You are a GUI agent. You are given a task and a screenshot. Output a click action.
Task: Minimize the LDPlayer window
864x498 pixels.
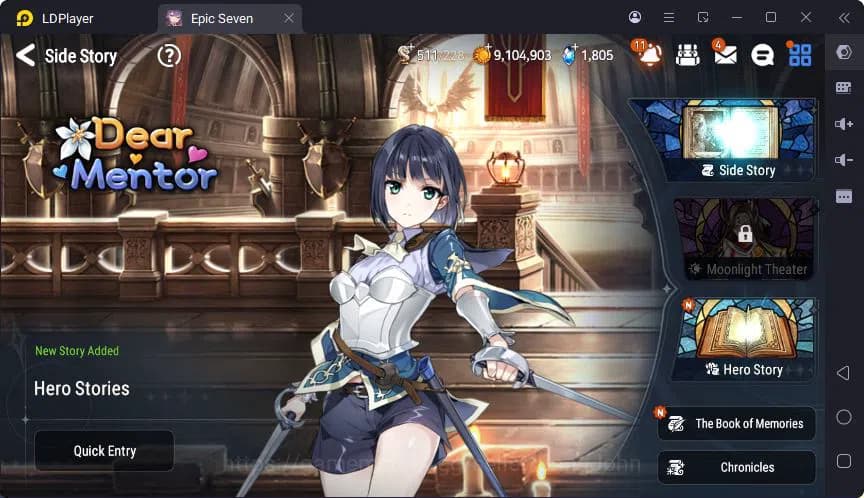click(738, 18)
